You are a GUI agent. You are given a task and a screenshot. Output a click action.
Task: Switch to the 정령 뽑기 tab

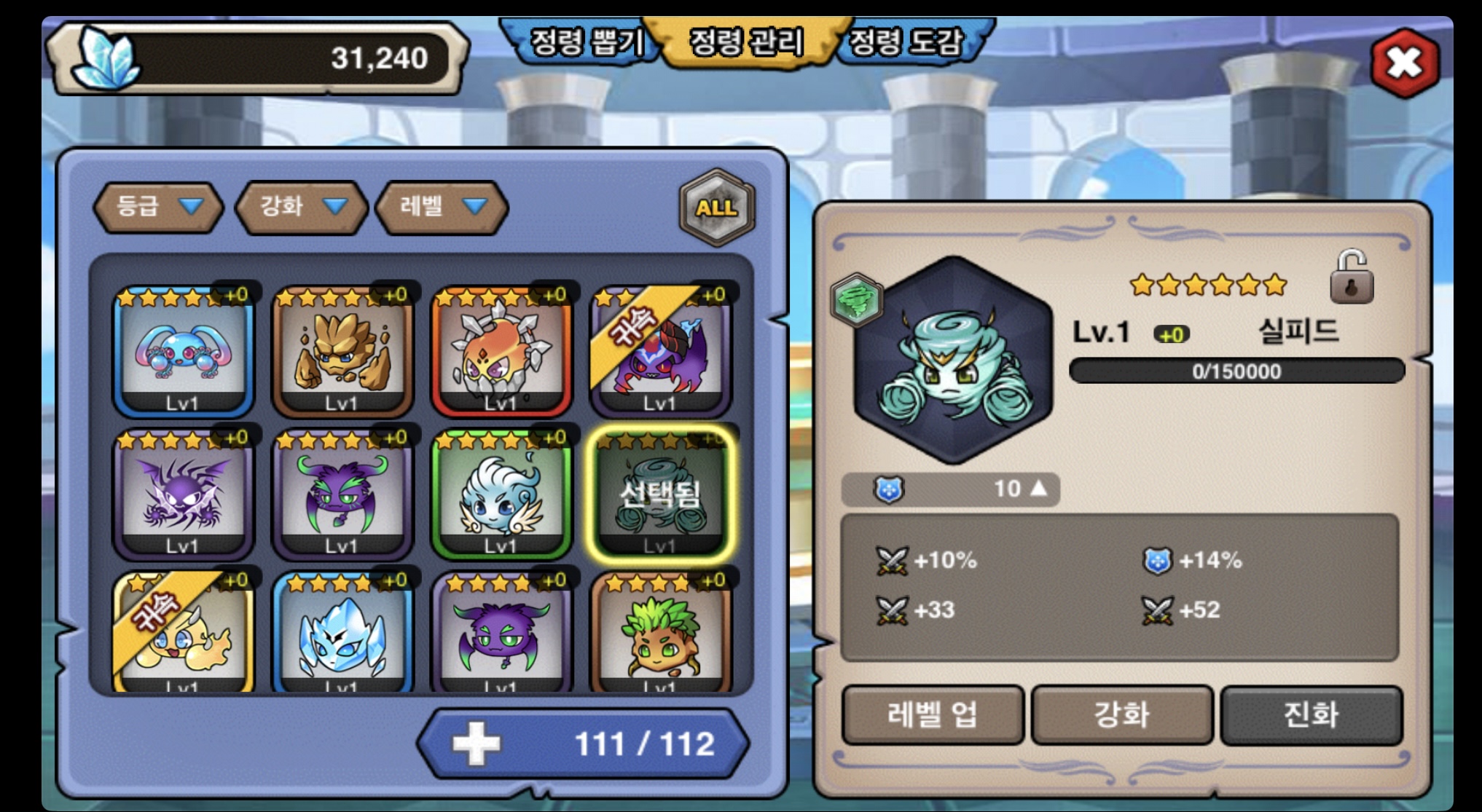[x=585, y=42]
